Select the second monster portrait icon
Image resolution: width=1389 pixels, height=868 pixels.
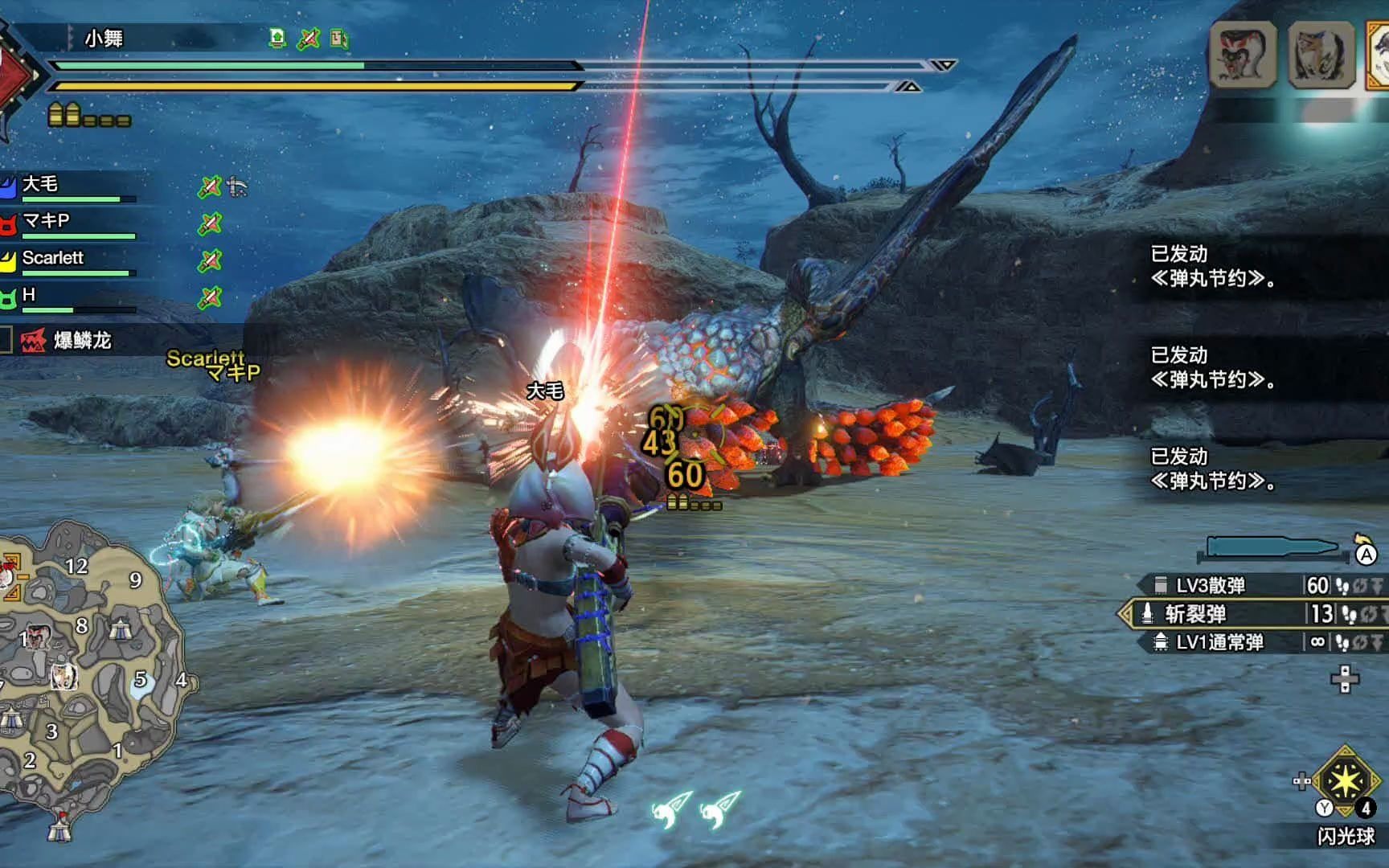[1321, 55]
